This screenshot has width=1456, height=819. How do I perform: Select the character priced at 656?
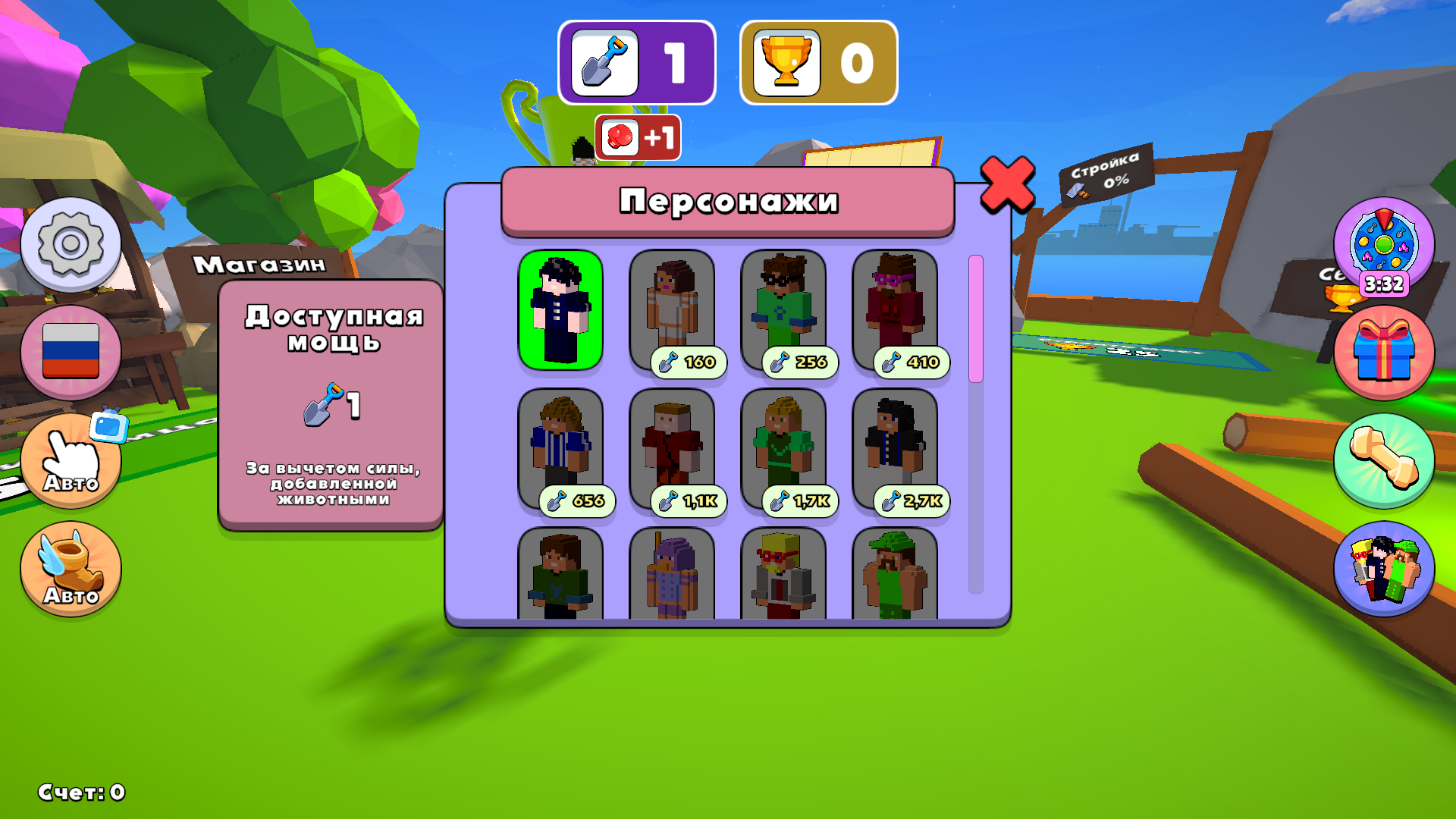[560, 448]
